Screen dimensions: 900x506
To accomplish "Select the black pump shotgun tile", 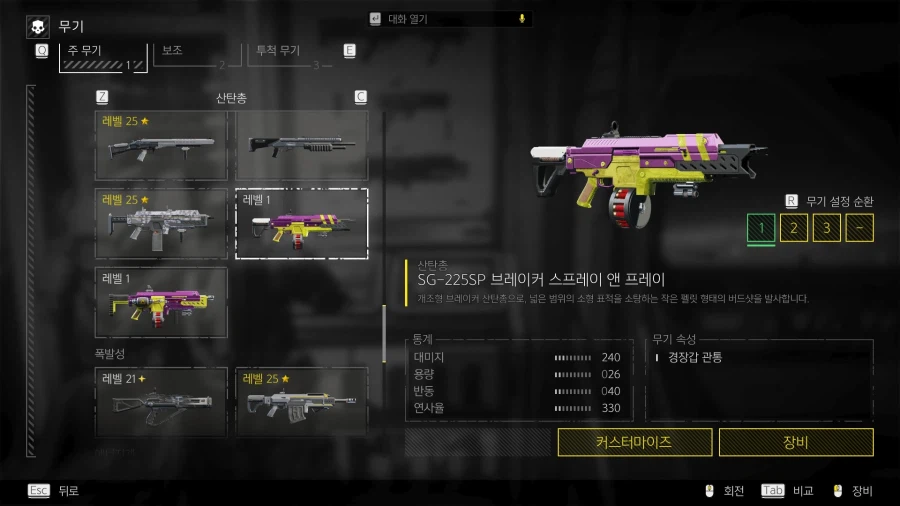I will click(301, 146).
